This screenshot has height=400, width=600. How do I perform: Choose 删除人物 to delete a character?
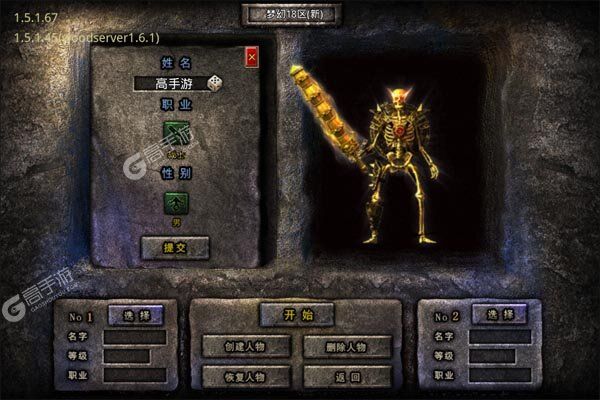(346, 347)
